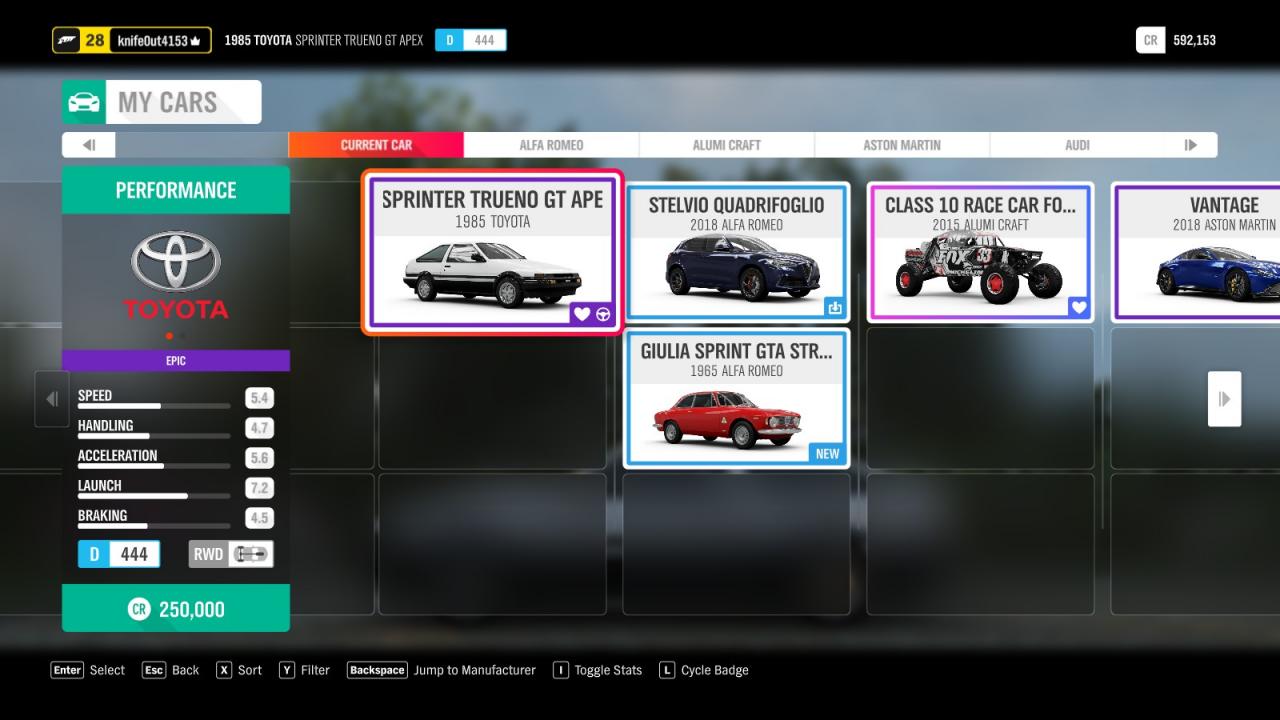The width and height of the screenshot is (1280, 720).
Task: Click the heart badge on the Class 10 tile
Action: click(x=1078, y=307)
